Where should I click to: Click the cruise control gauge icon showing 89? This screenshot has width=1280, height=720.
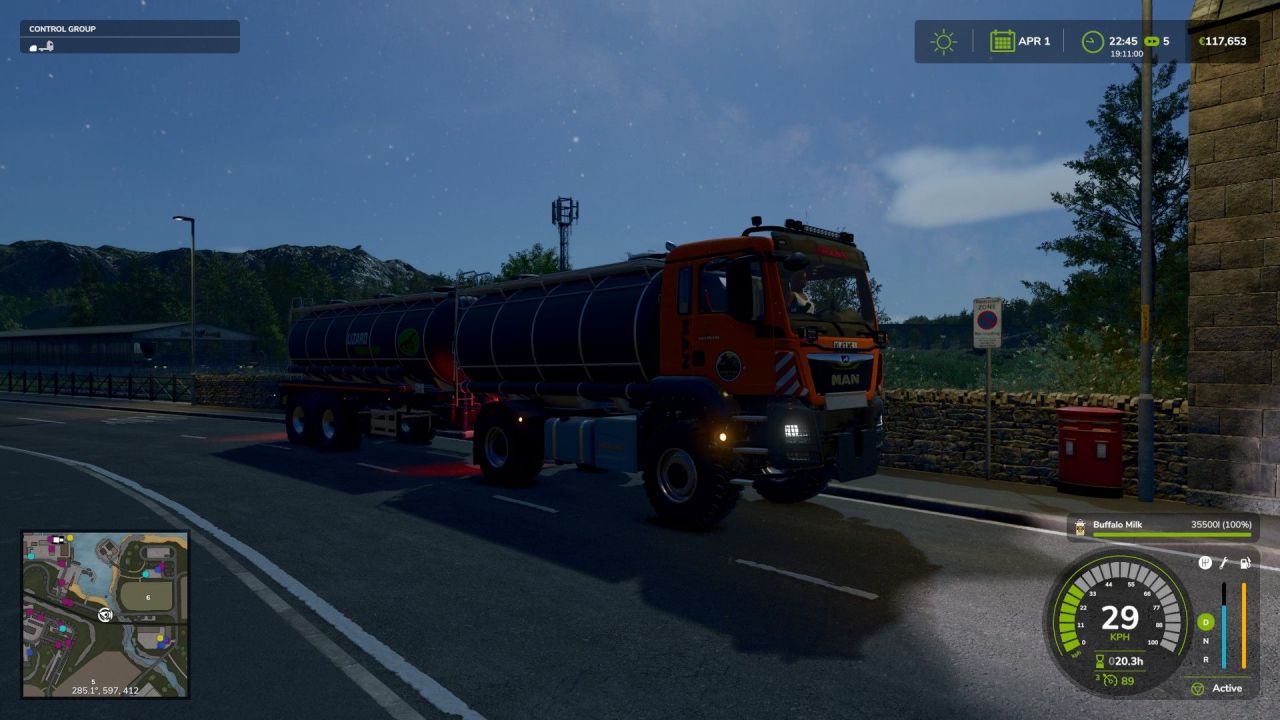1111,680
